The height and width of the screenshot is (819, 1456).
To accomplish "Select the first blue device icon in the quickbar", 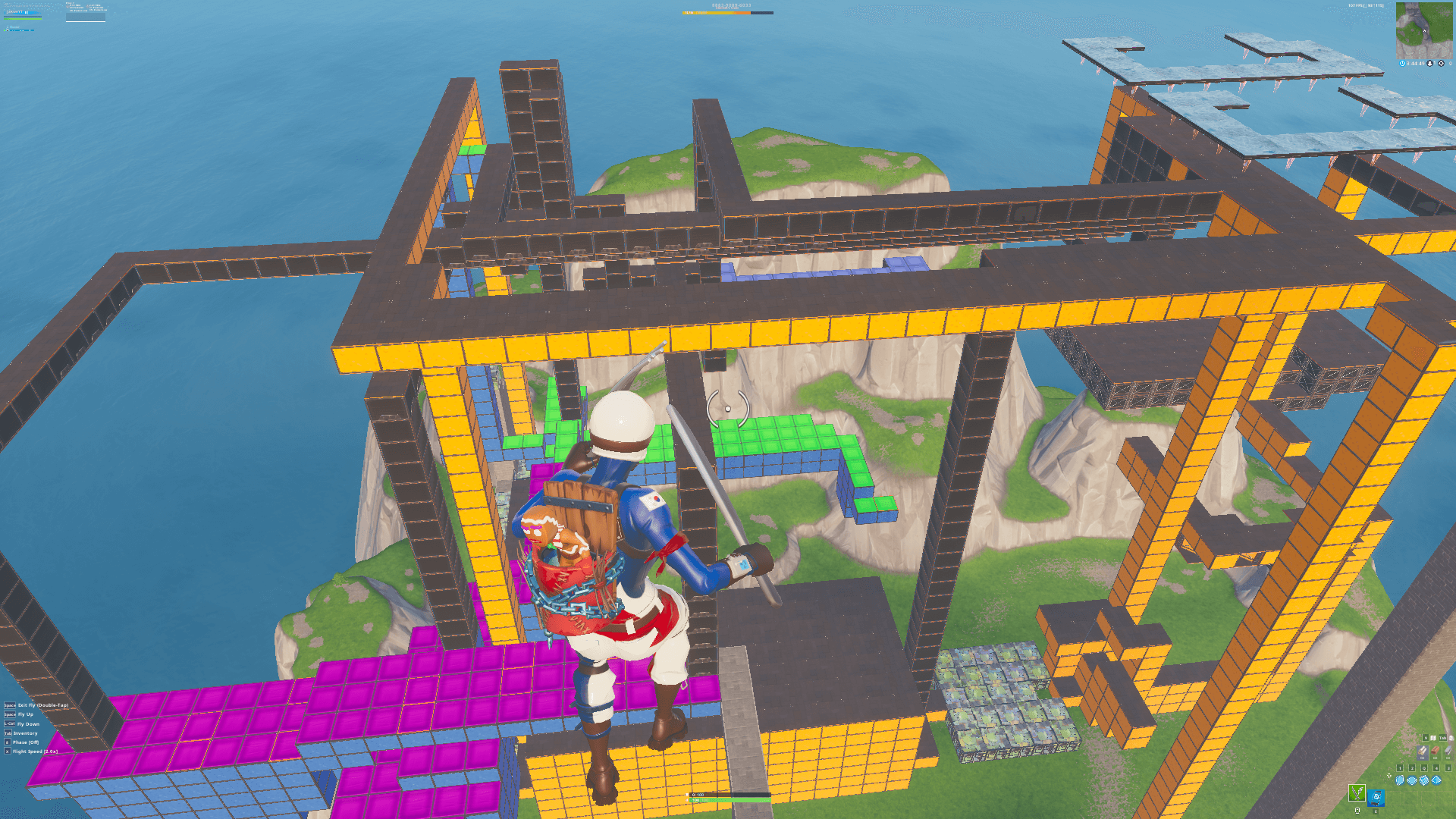I will [x=1400, y=780].
